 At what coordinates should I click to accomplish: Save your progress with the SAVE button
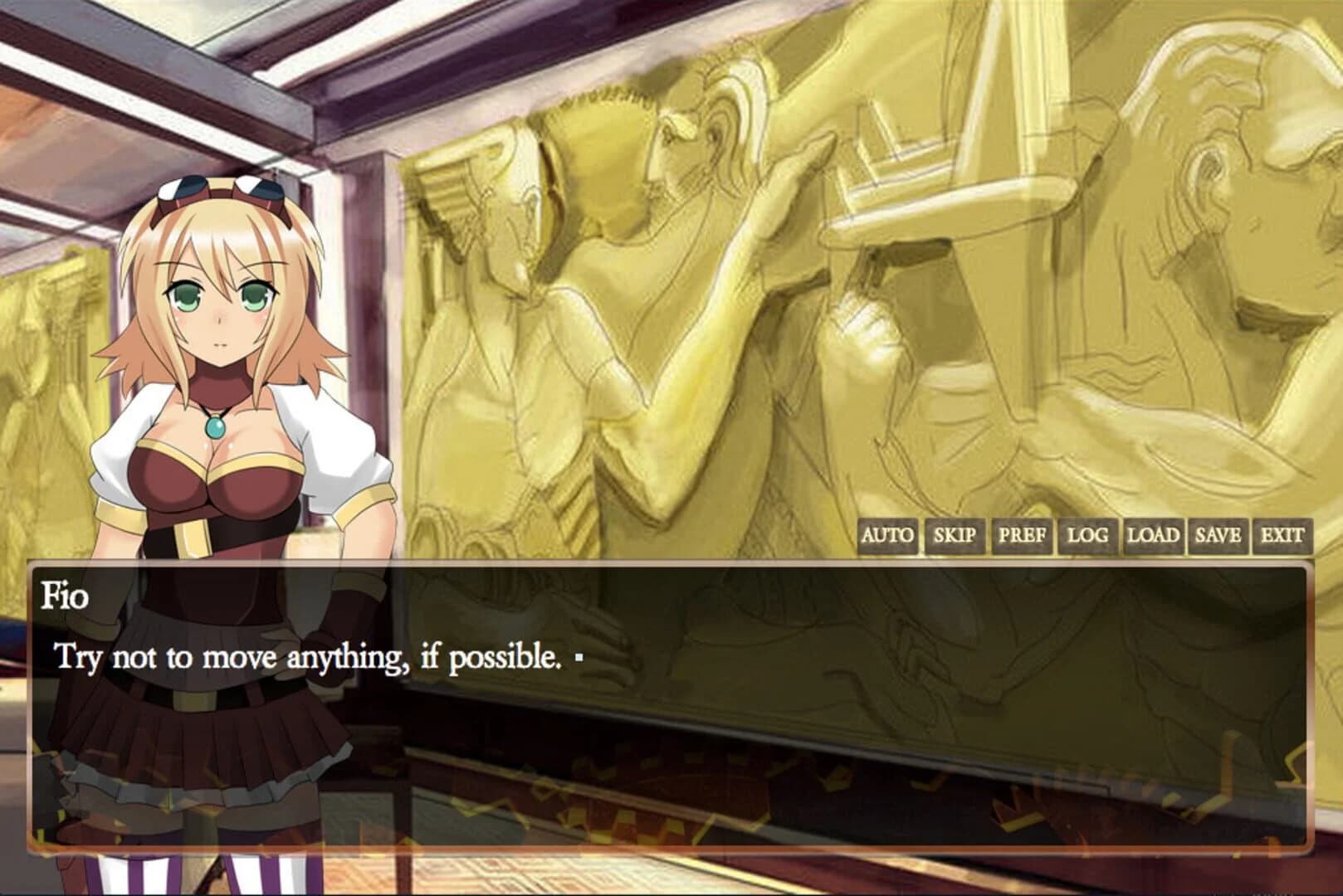[1217, 537]
